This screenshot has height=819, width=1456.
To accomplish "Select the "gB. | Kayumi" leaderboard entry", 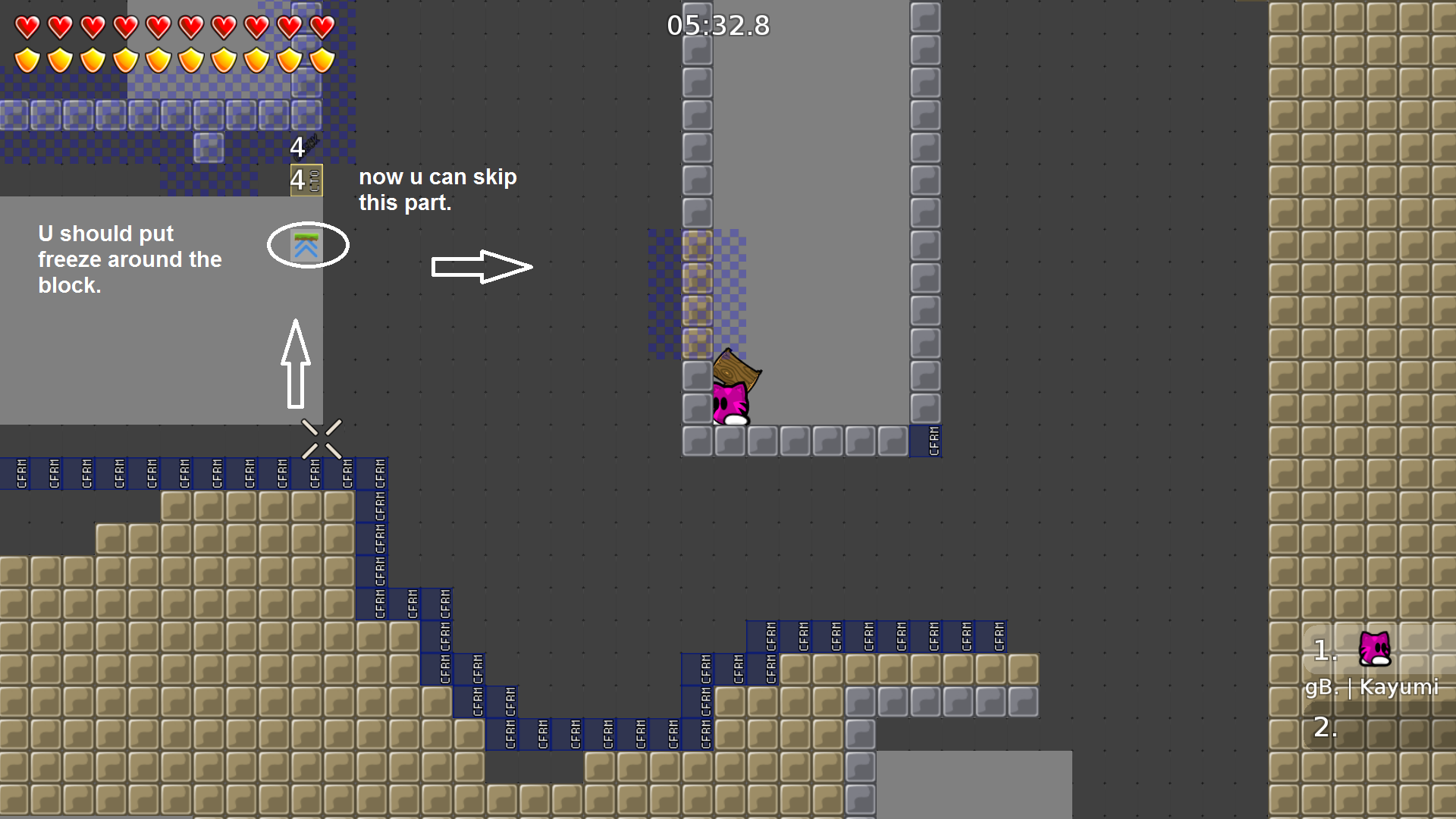I will (1373, 689).
